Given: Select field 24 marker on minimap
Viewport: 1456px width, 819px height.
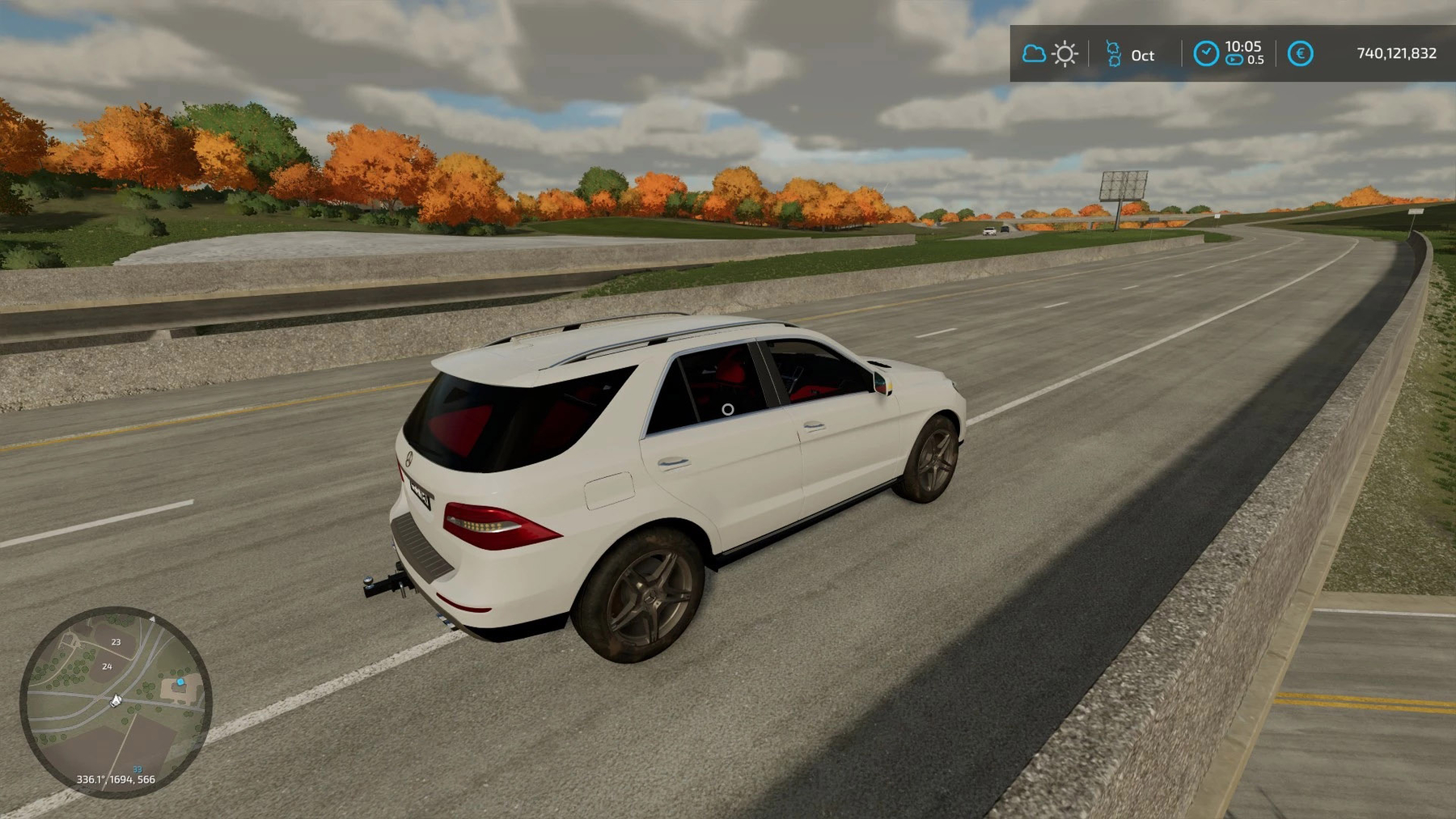Looking at the screenshot, I should coord(107,666).
